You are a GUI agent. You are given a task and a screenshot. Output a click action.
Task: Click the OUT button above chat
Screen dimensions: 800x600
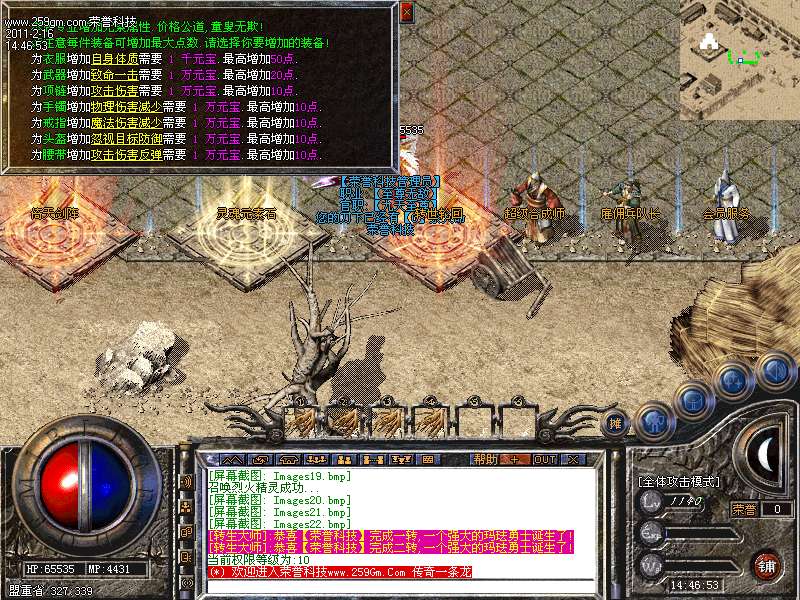coord(545,459)
